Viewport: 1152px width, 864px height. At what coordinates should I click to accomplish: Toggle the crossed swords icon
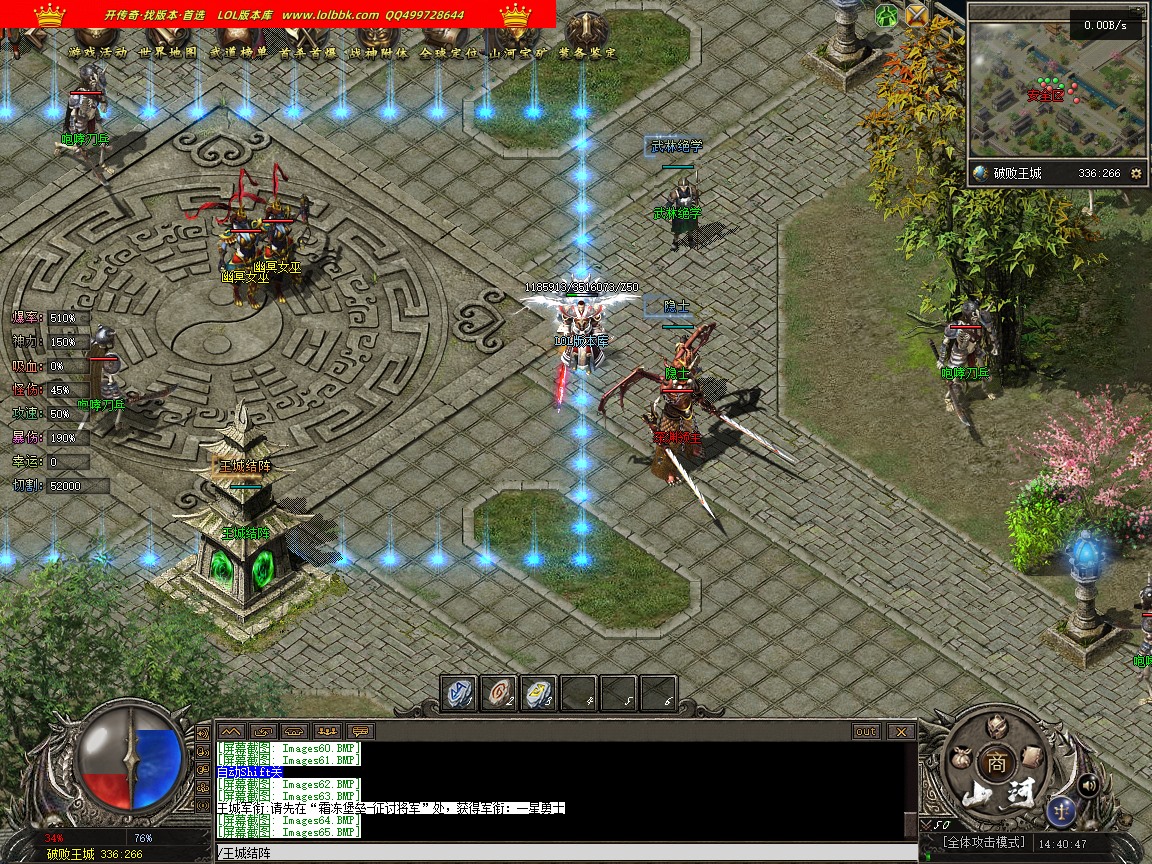pos(916,15)
